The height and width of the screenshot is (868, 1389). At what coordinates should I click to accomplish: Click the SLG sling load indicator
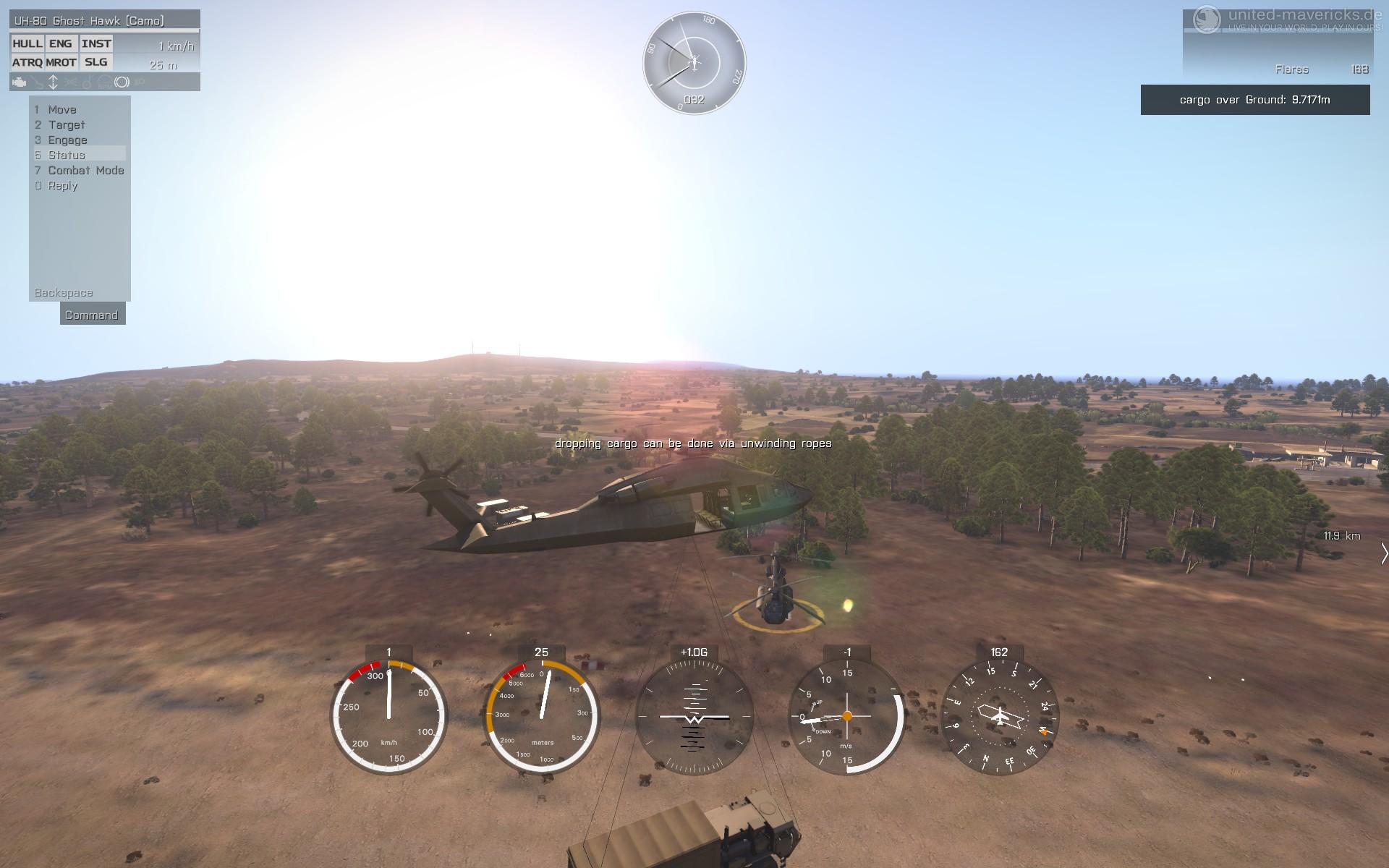coord(96,63)
